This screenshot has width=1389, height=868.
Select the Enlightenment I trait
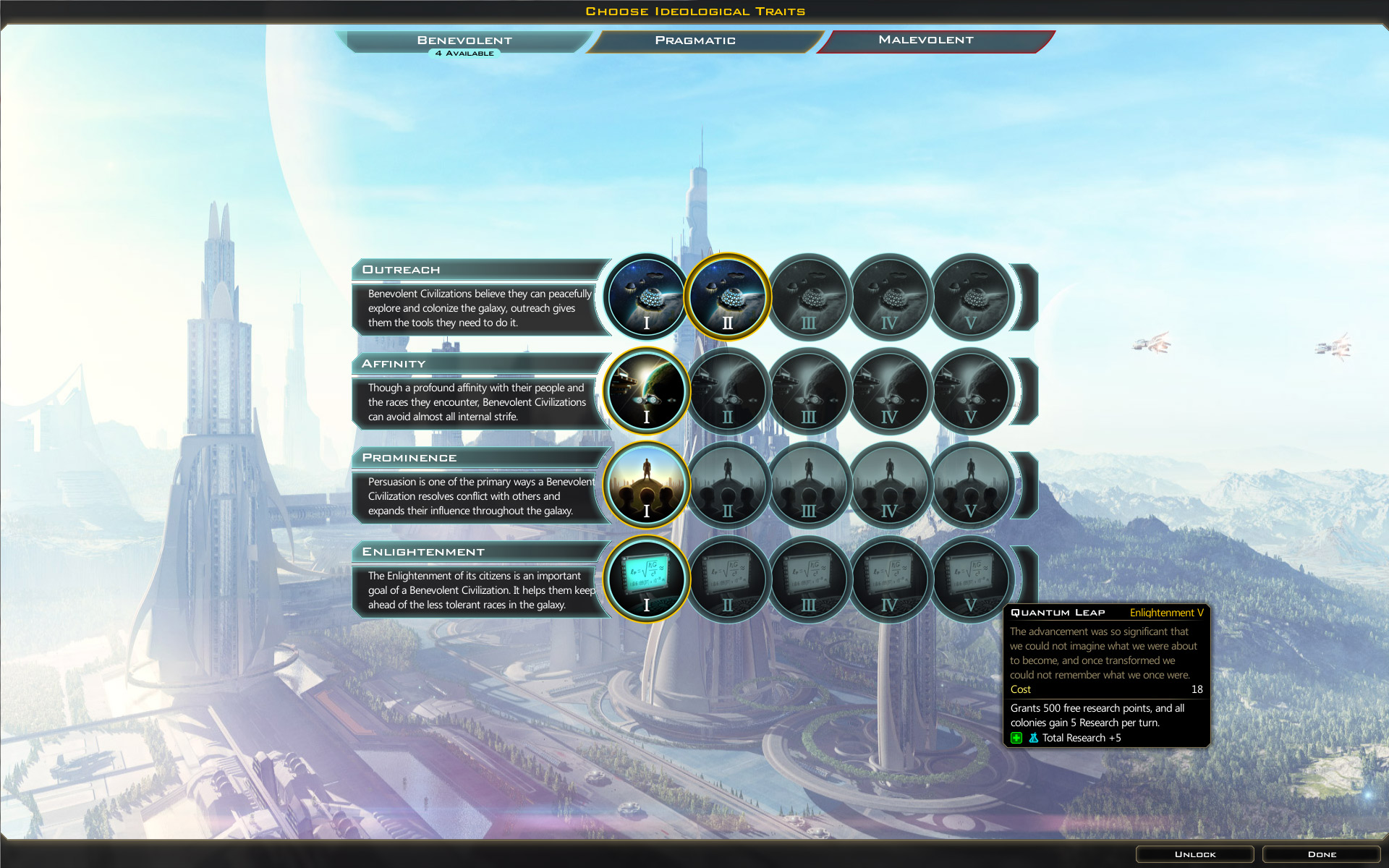647,579
